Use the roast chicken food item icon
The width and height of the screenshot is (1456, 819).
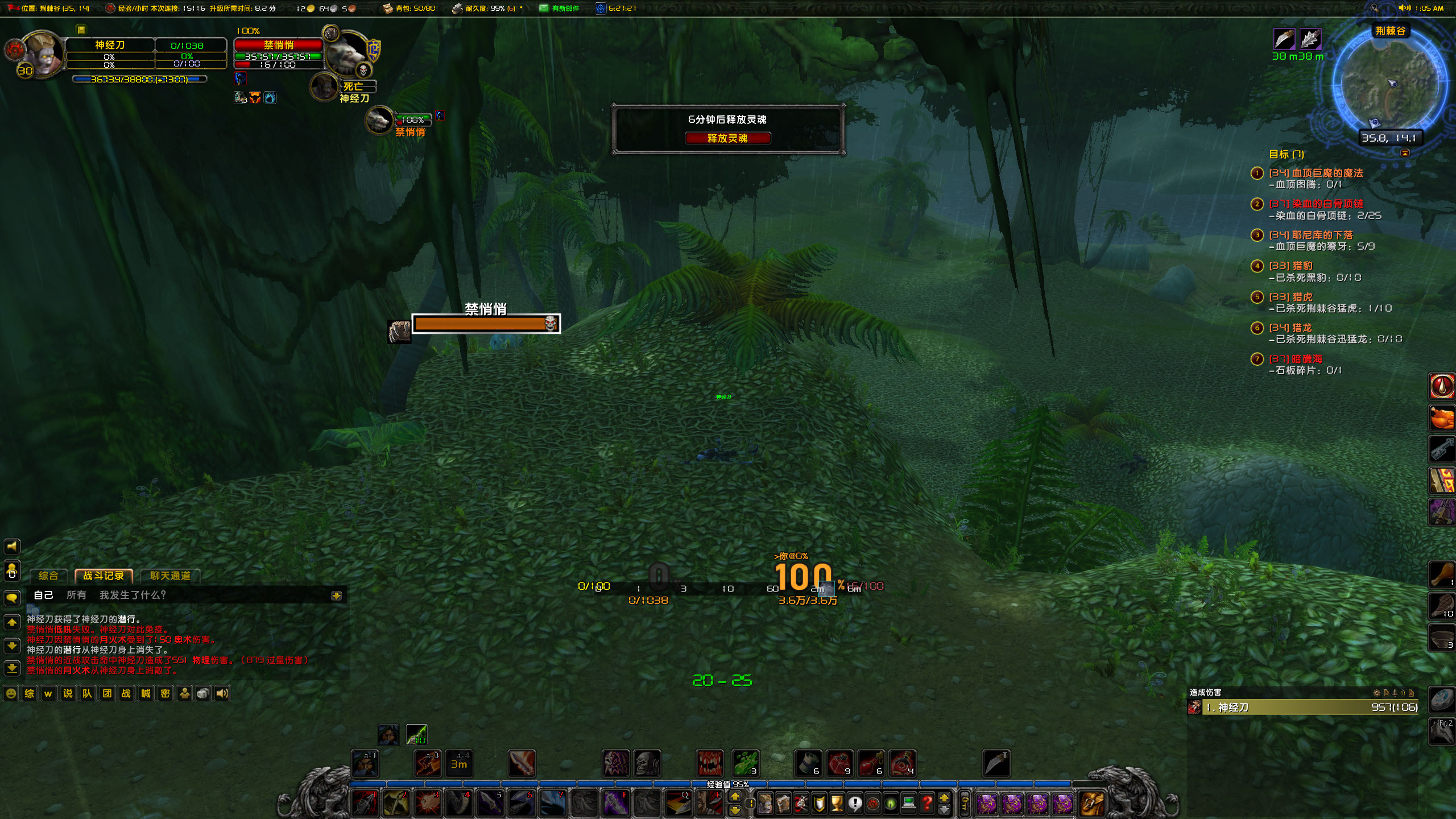1441,418
